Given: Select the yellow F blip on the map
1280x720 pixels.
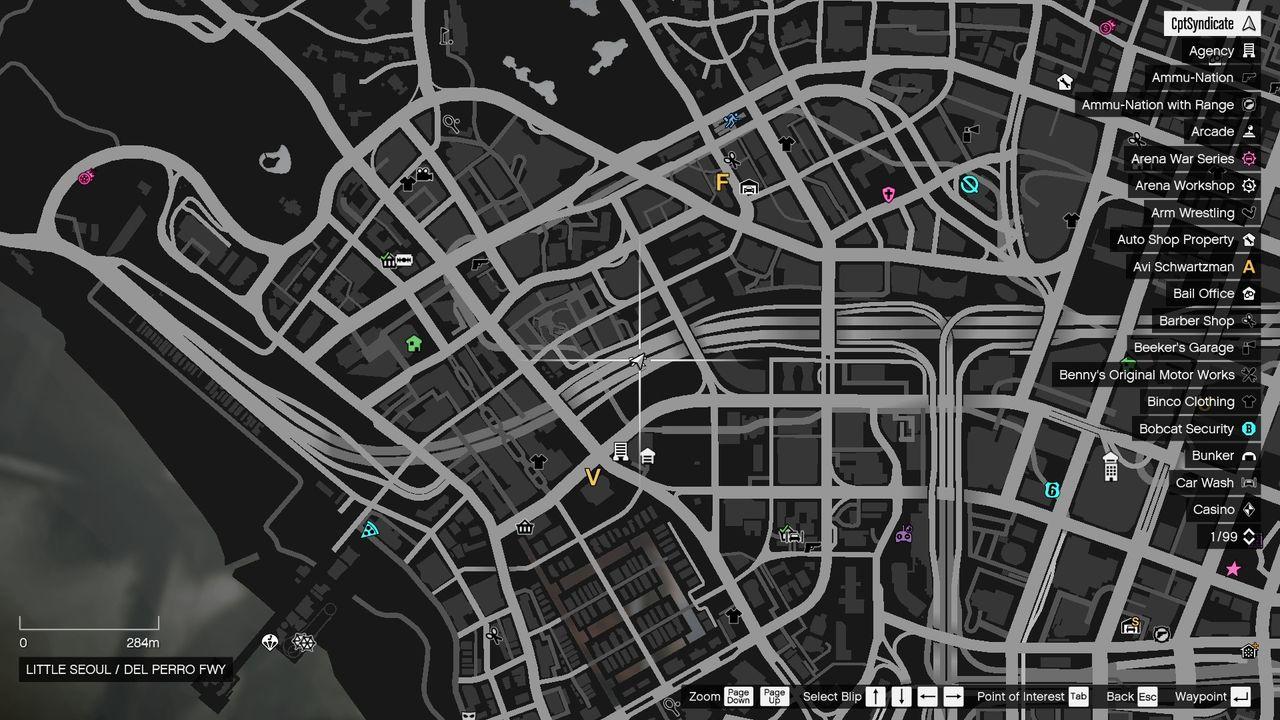Looking at the screenshot, I should (721, 182).
